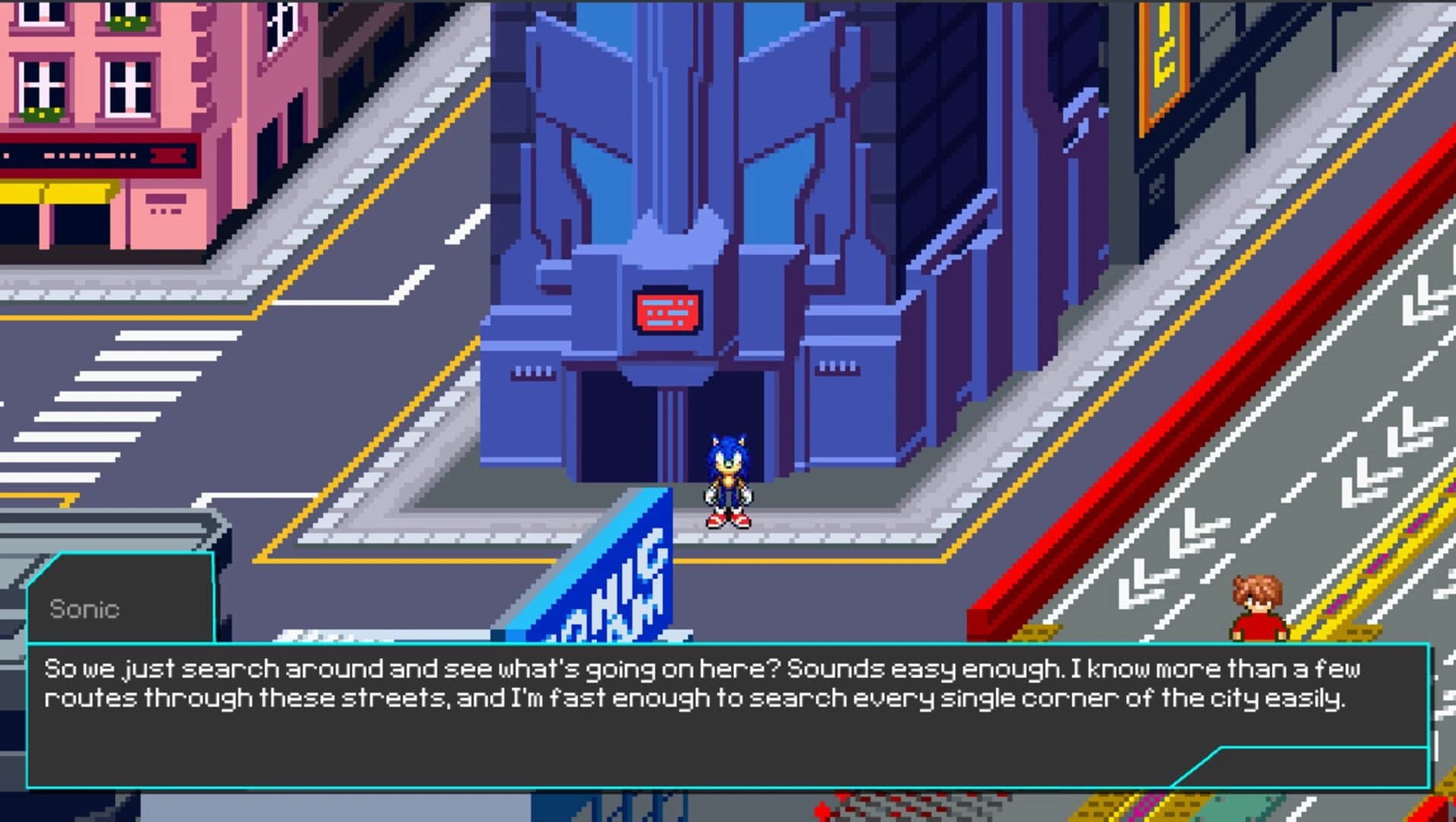Click the vent grates beside the tower entrance
Screen dimensions: 1456x822
pyautogui.click(x=532, y=373)
